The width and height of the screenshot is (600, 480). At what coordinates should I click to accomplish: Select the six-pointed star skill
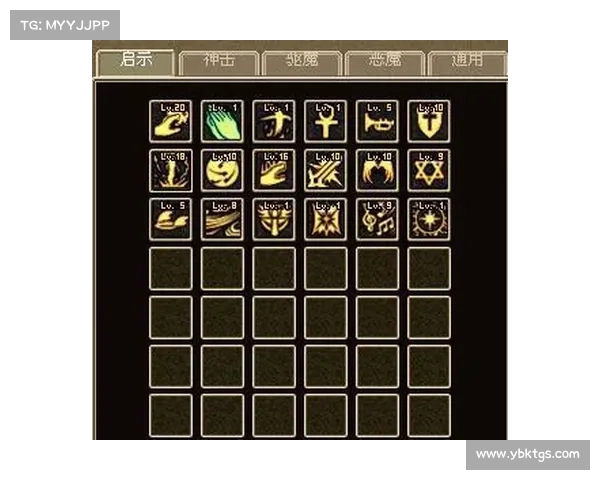point(429,171)
